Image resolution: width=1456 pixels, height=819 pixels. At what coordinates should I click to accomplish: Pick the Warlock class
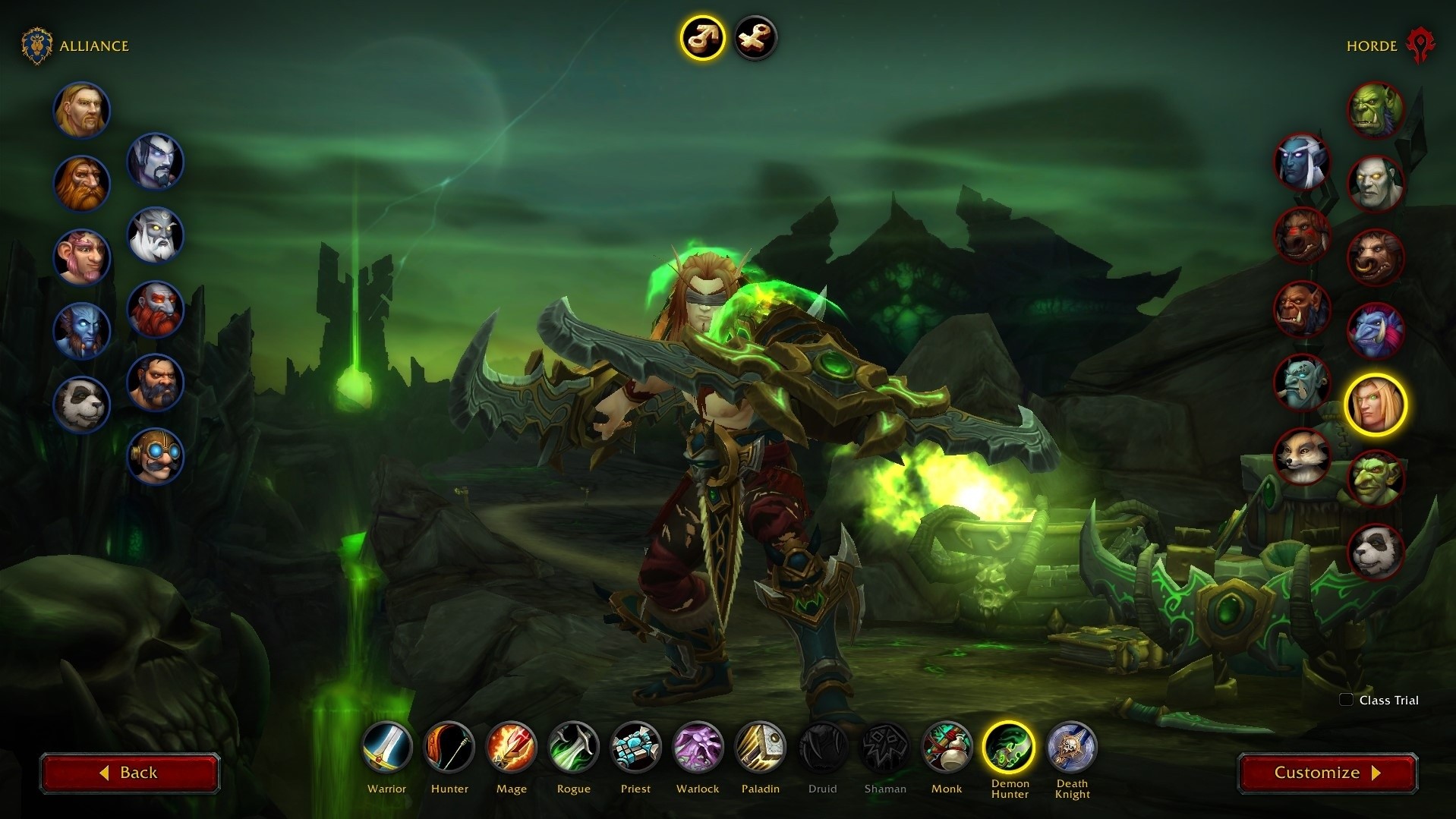[698, 747]
